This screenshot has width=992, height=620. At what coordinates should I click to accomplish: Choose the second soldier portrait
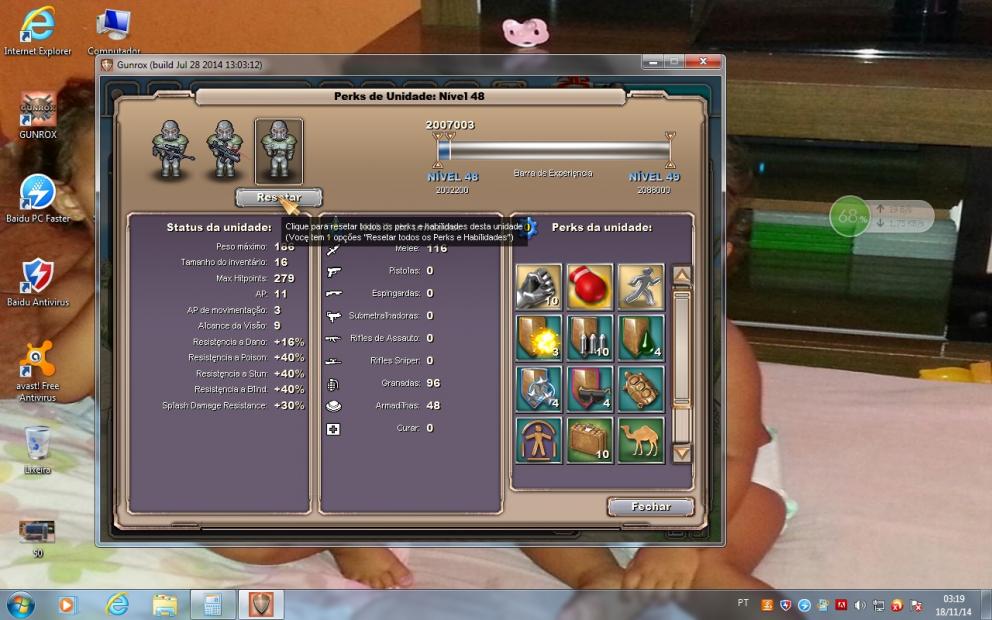224,150
